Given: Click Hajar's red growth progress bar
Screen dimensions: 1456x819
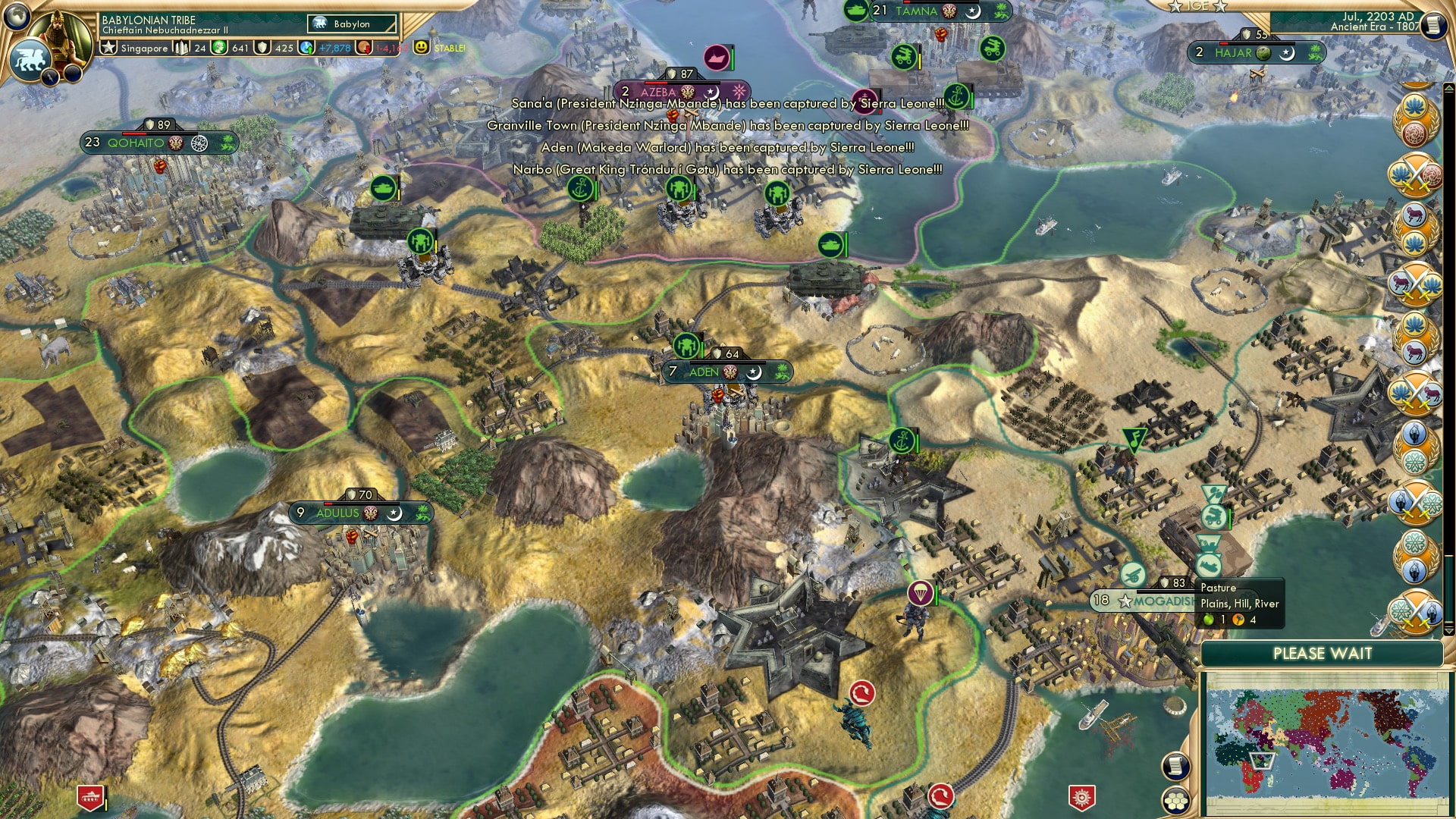Looking at the screenshot, I should click(1222, 44).
